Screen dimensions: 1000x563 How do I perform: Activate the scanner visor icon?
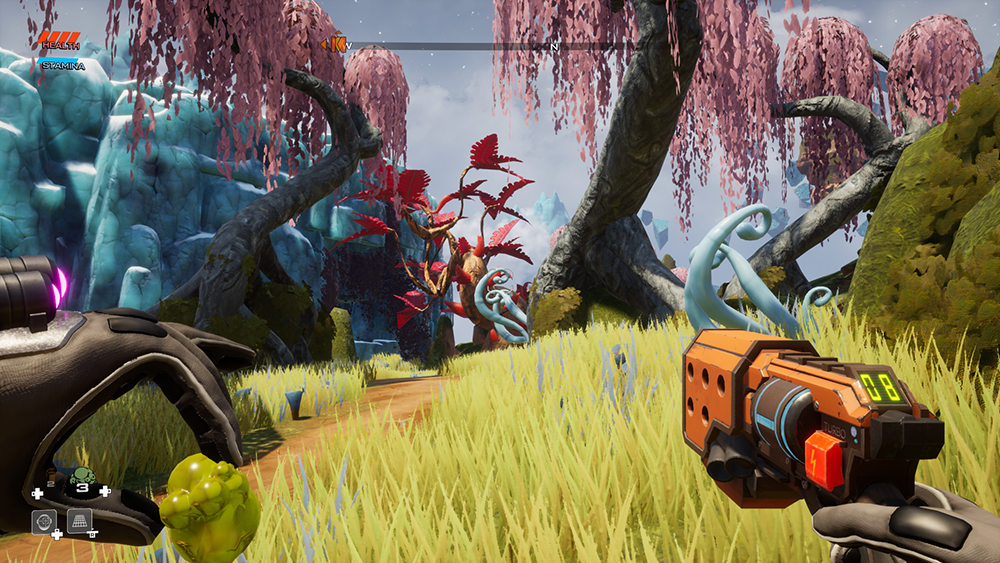click(x=44, y=521)
